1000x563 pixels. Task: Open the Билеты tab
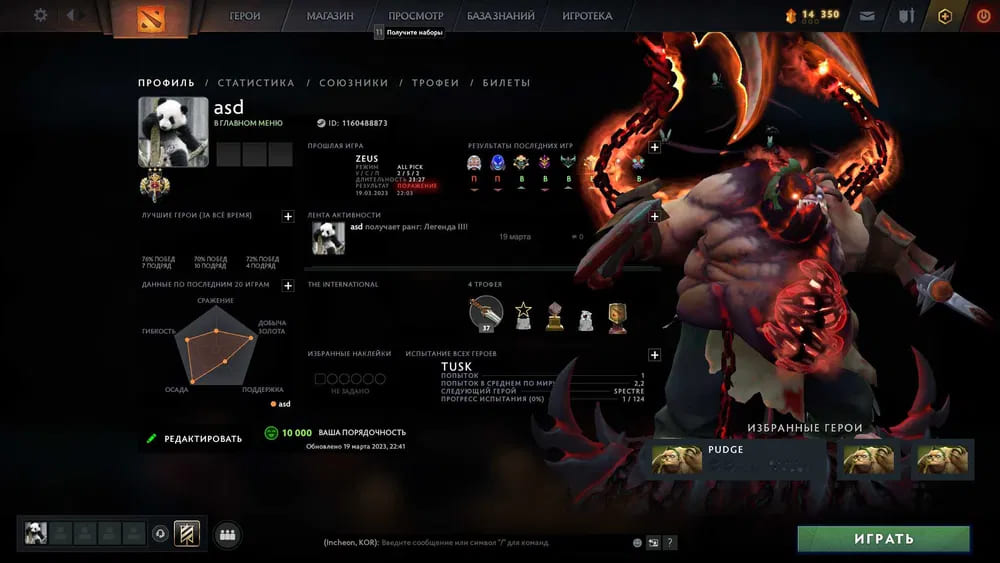[x=506, y=83]
